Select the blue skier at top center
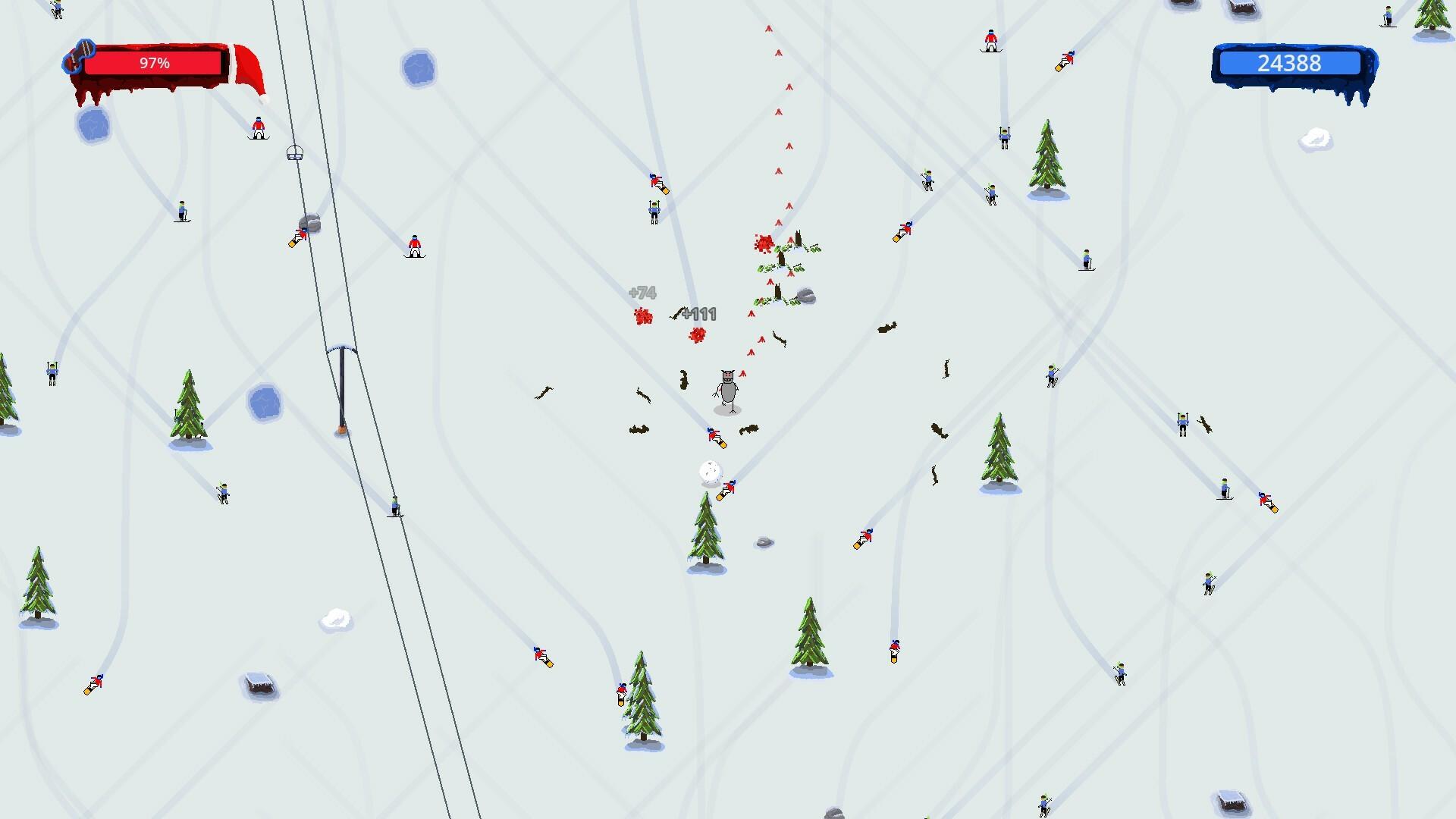 pos(654,212)
